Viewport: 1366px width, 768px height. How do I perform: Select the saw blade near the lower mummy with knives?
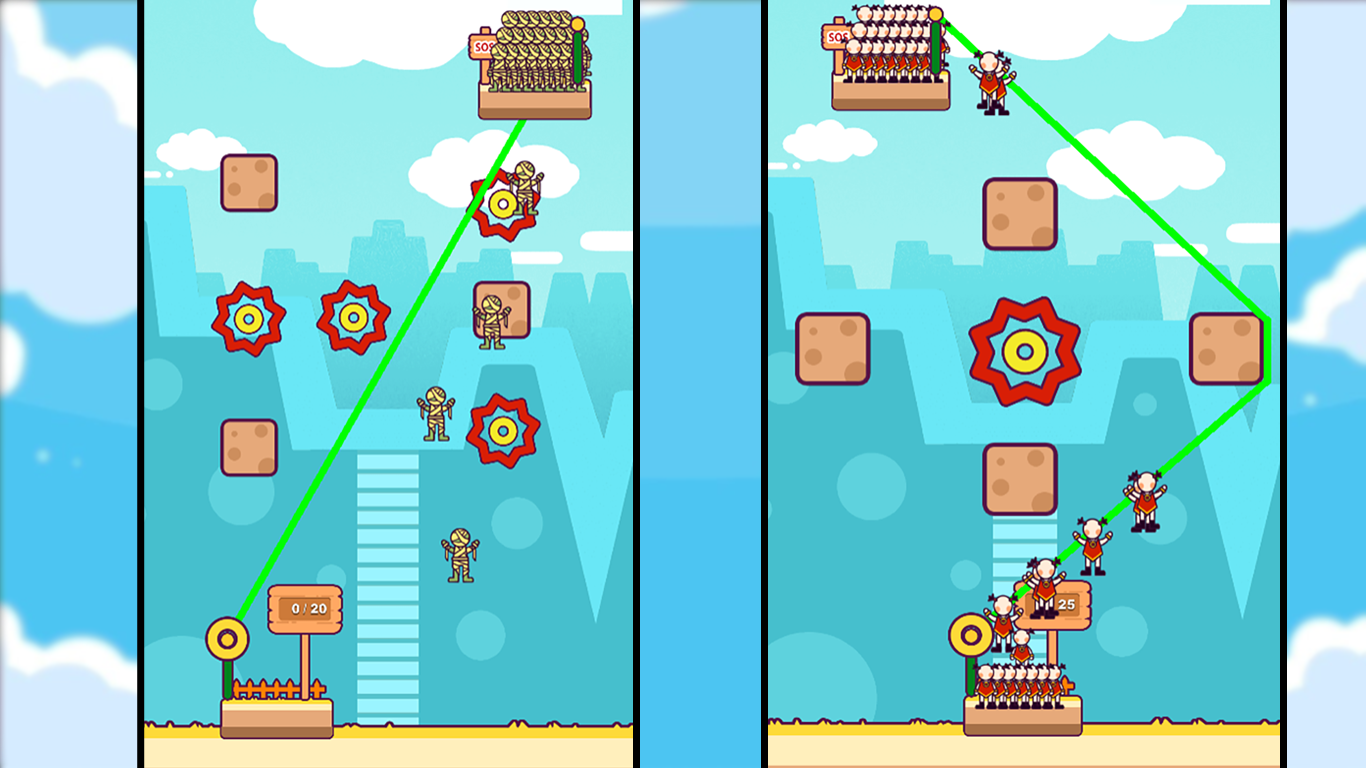tap(501, 432)
